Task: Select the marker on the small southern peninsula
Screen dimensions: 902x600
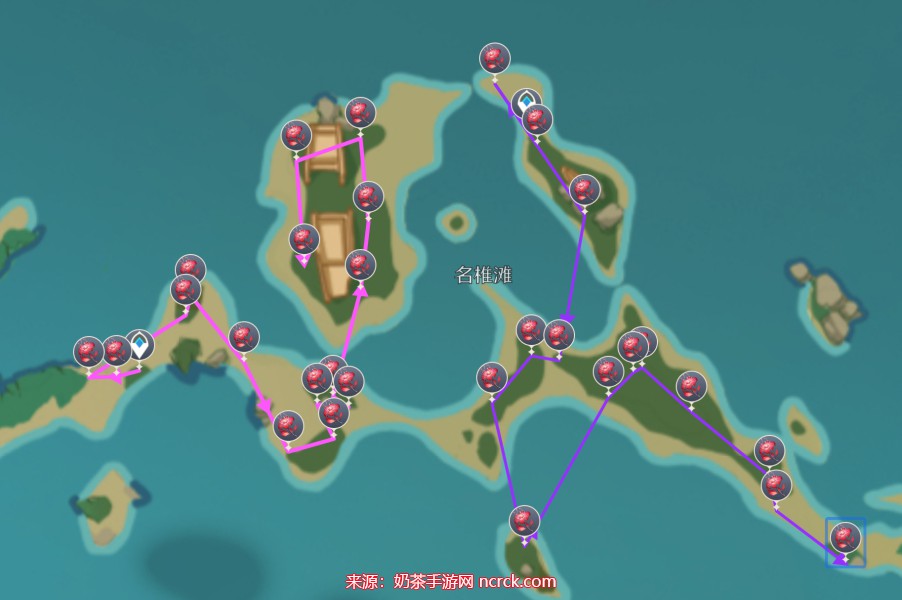Action: [x=524, y=521]
